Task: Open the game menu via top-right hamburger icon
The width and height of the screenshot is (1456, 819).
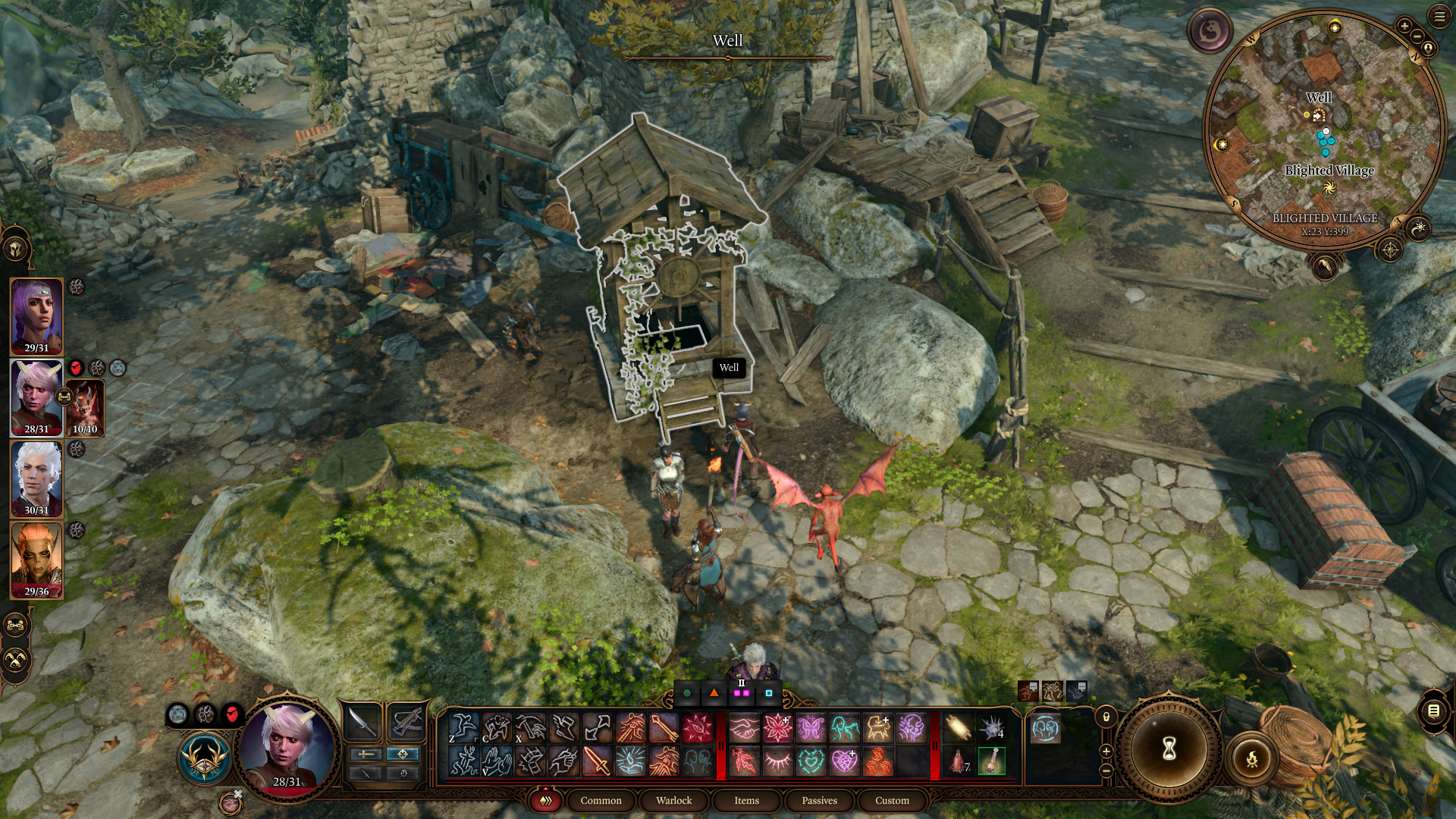Action: click(x=1439, y=16)
